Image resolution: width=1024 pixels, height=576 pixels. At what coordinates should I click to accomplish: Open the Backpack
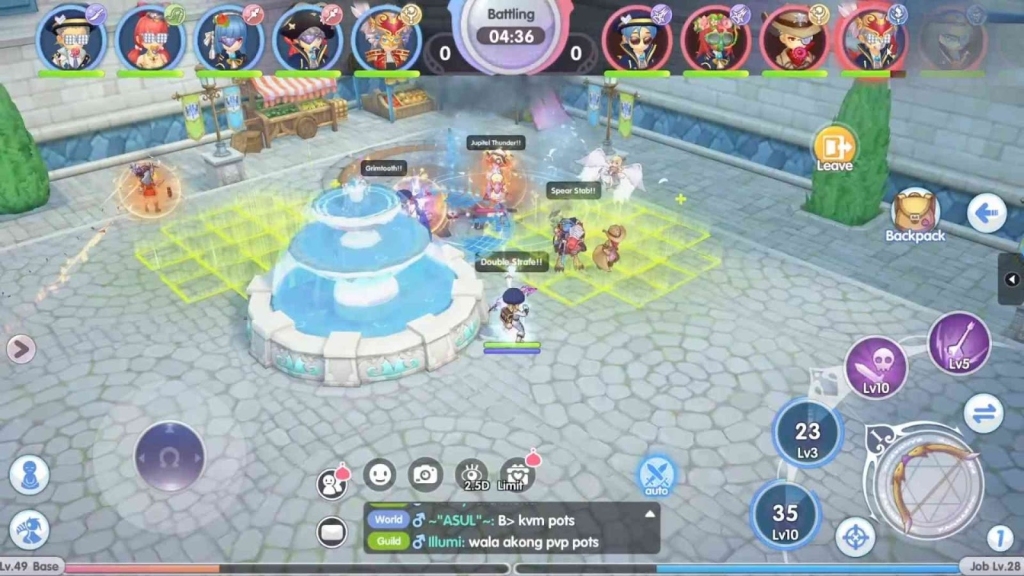click(914, 214)
